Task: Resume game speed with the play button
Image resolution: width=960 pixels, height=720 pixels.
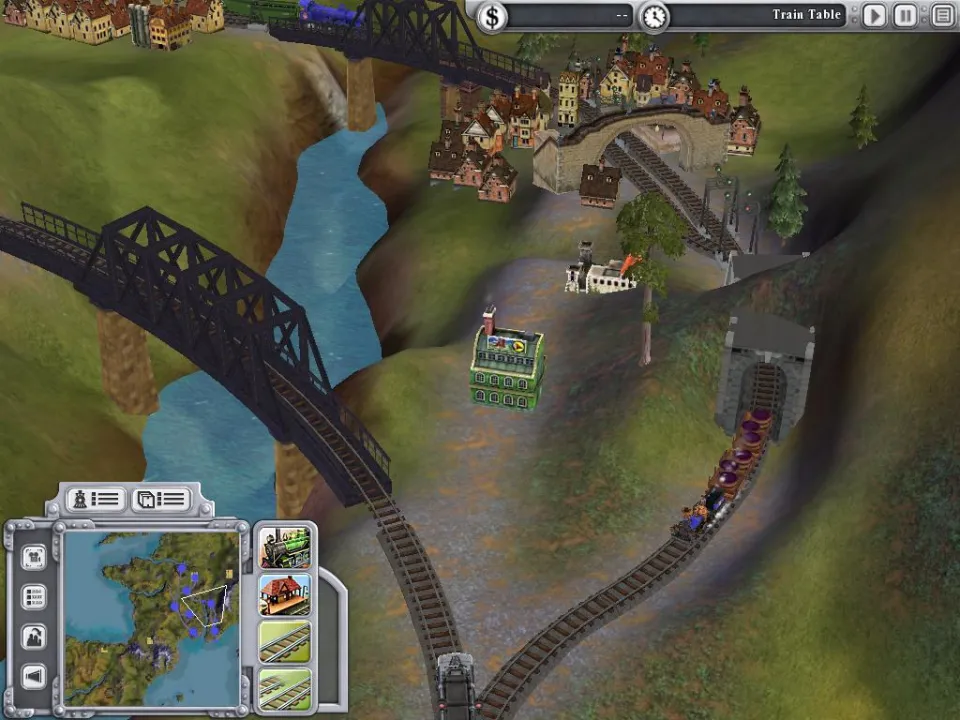Action: 874,16
